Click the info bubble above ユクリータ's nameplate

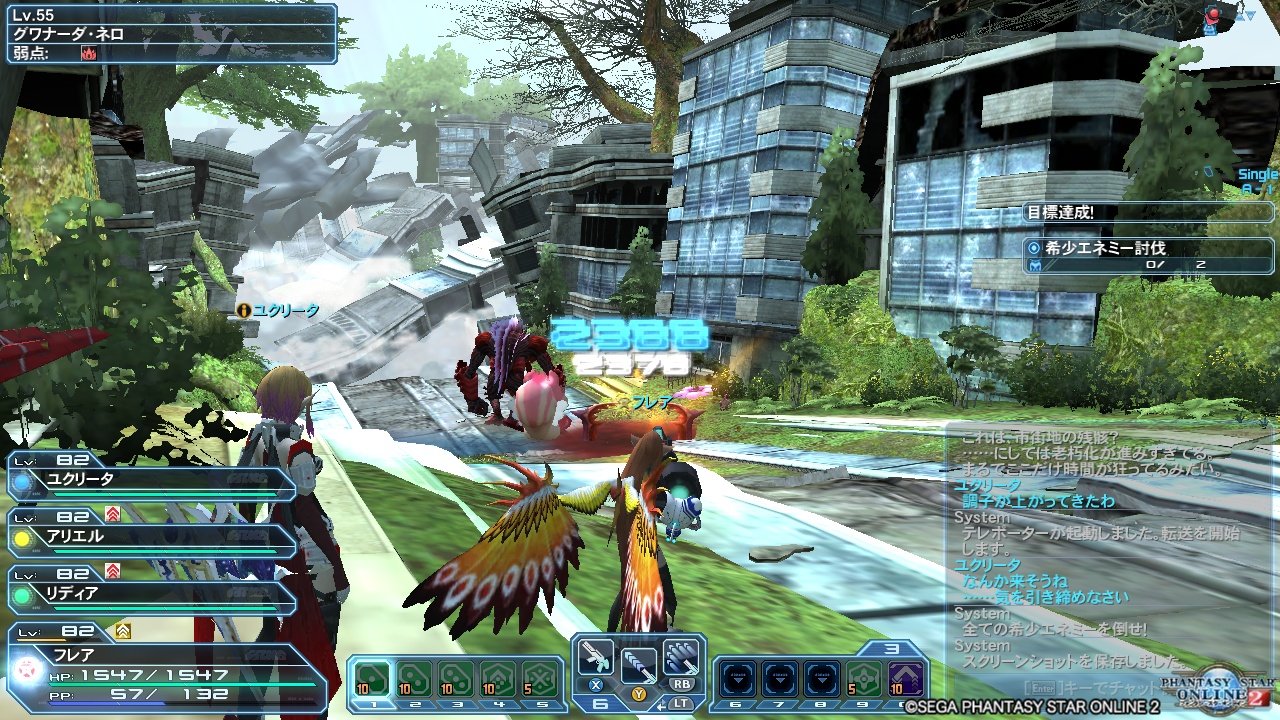point(245,311)
